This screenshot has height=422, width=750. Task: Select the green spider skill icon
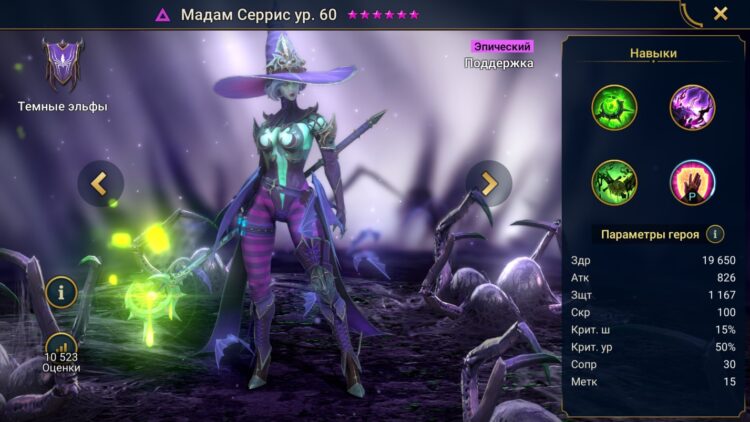613,182
